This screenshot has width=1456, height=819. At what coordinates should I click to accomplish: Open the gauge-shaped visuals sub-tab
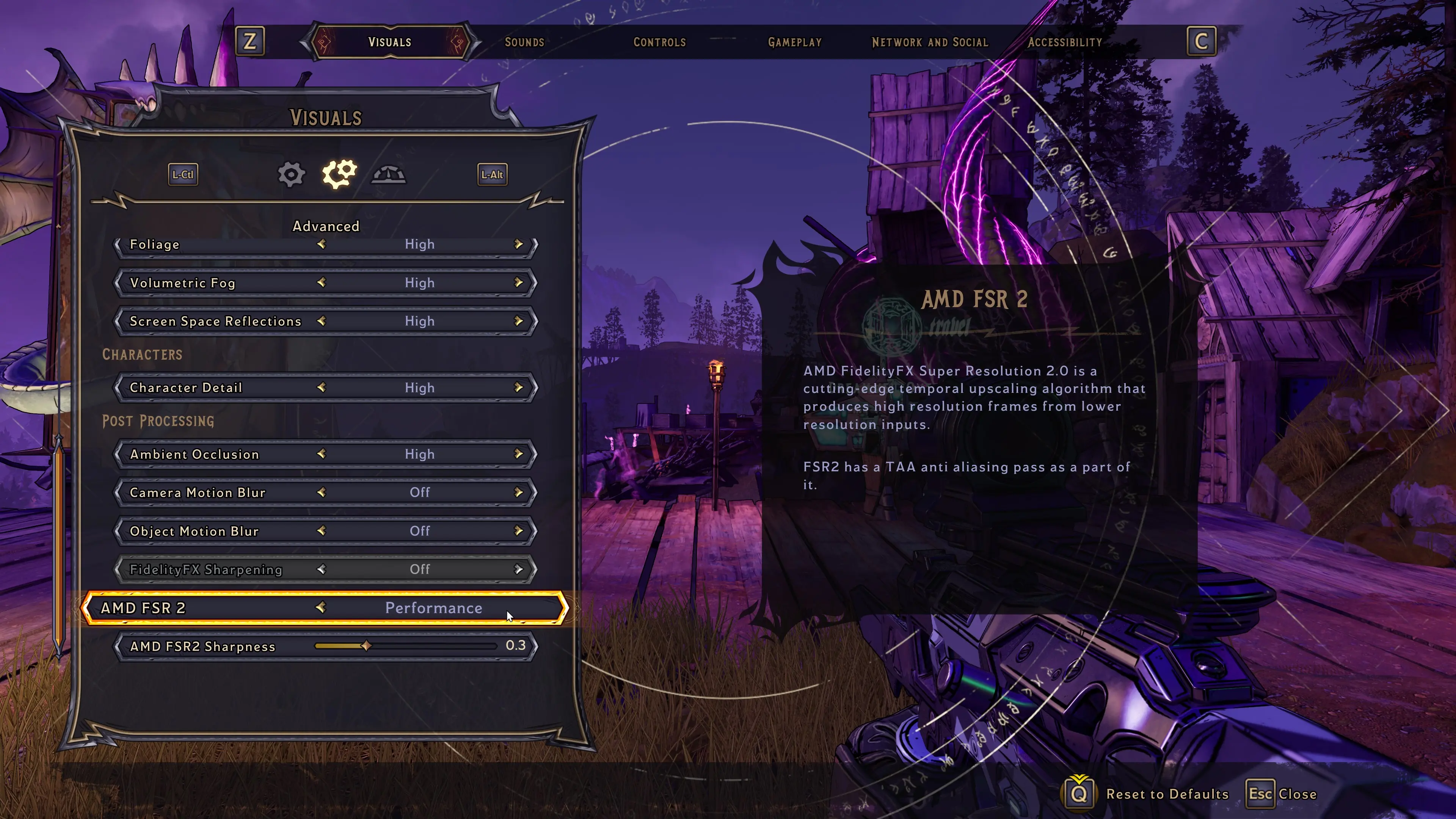pos(388,175)
